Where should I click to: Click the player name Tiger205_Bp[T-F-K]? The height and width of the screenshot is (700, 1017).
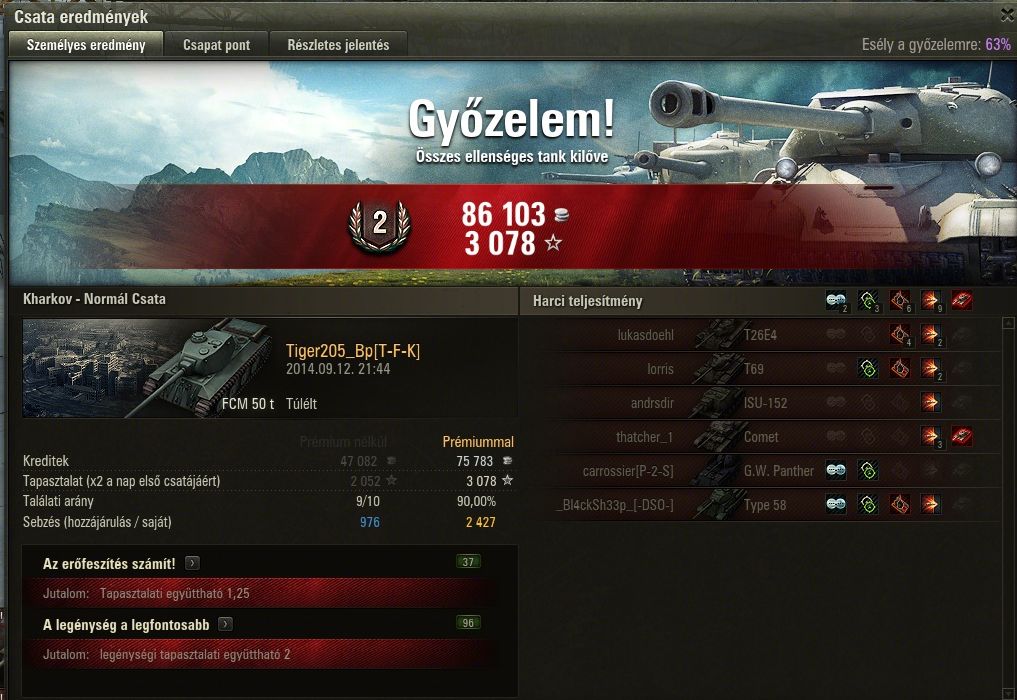coord(353,350)
